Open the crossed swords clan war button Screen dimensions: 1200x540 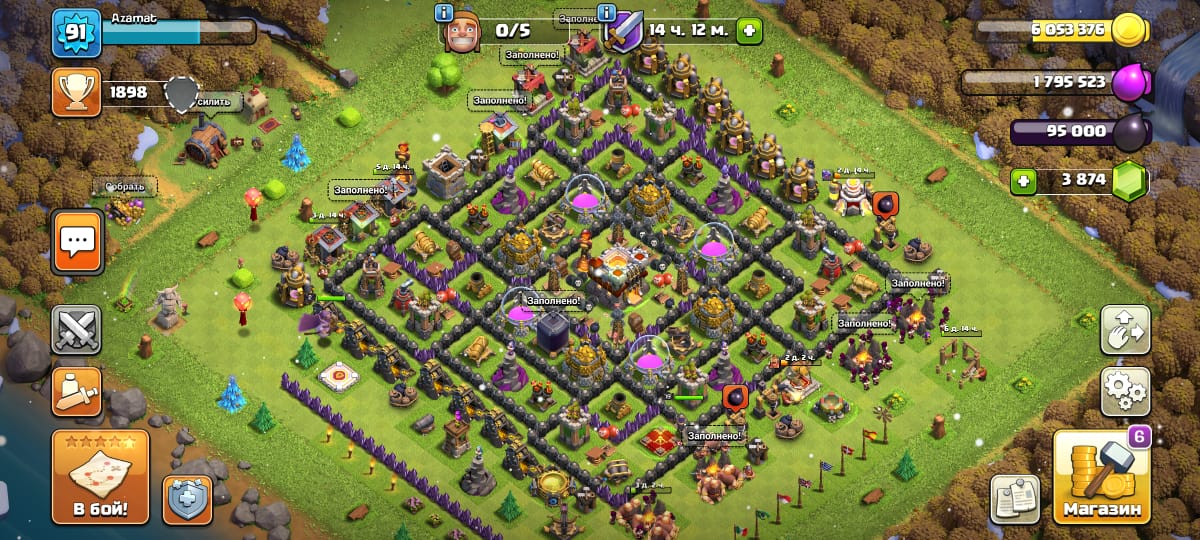(x=77, y=331)
